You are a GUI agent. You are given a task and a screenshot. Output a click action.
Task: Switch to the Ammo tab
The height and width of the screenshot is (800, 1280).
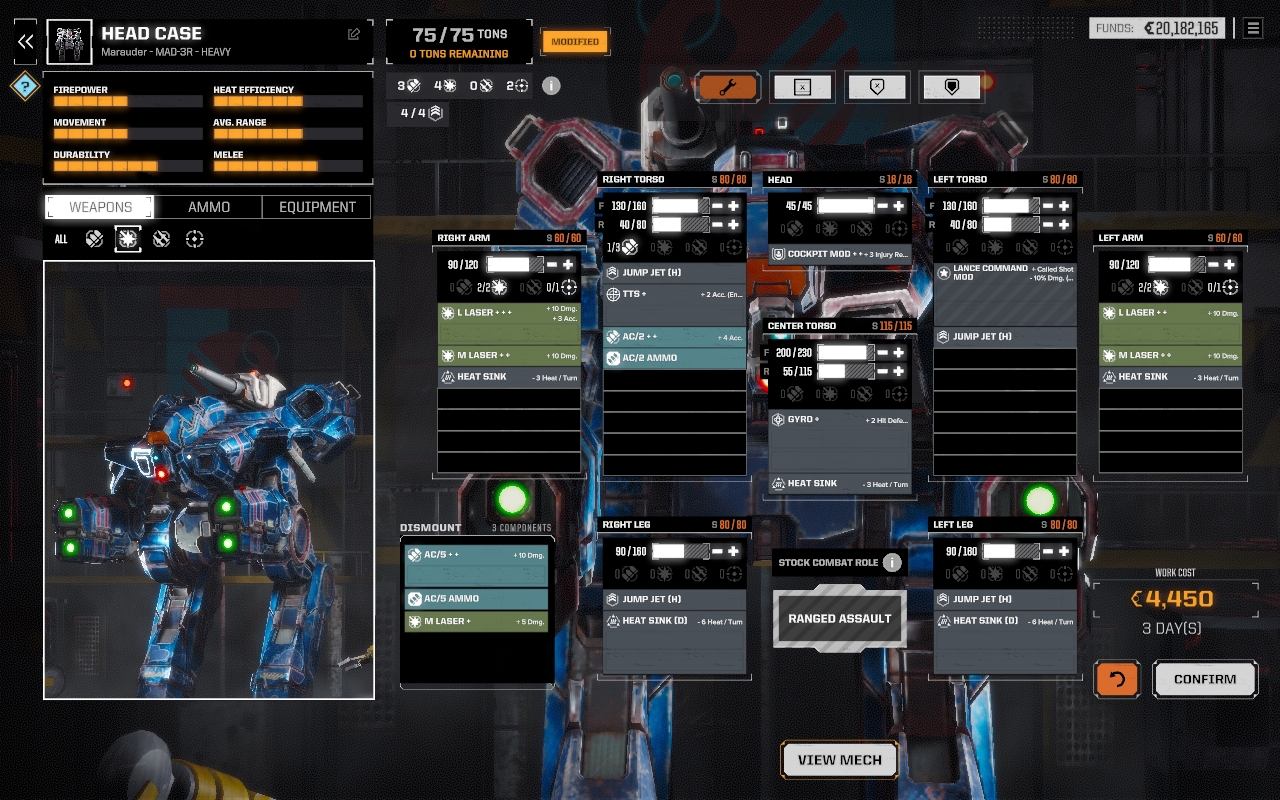point(209,207)
